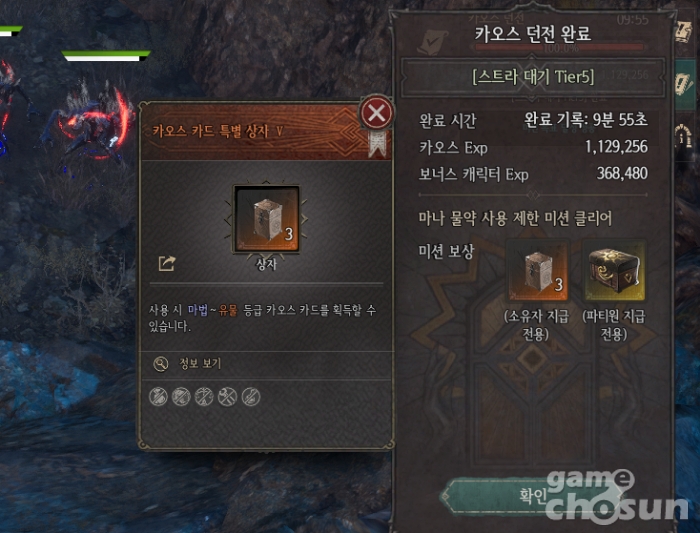Screen dimensions: 700x533
Task: Close the Chaos Card special box tooltip
Action: point(376,113)
